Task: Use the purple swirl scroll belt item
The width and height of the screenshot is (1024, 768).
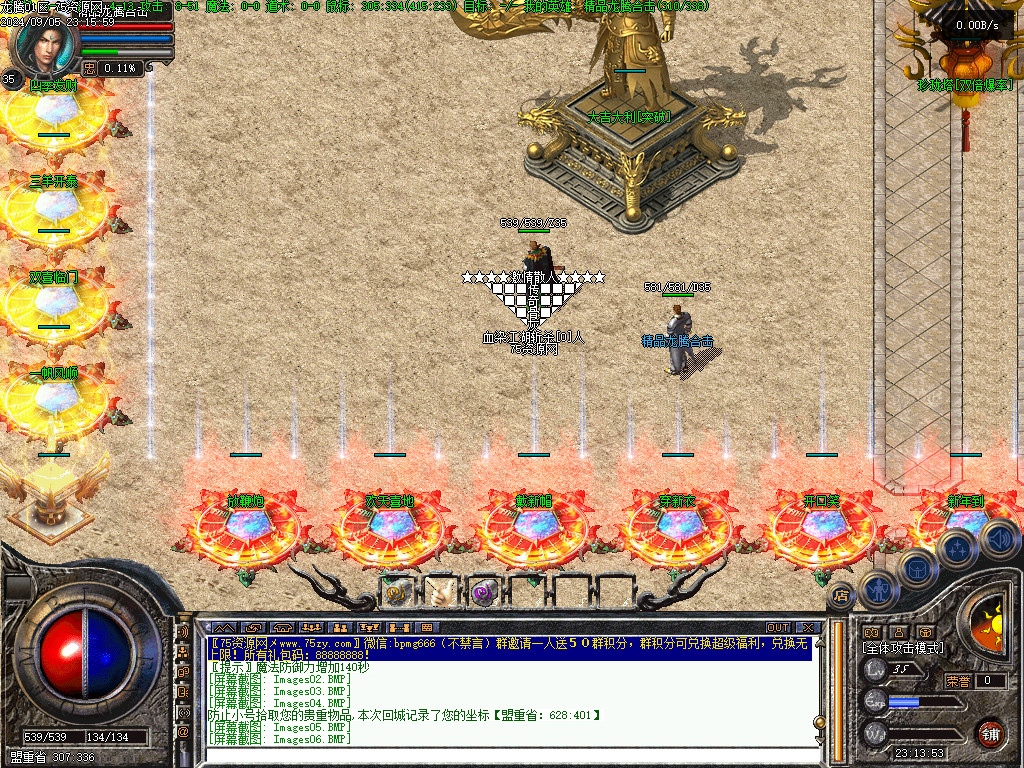Action: coord(484,593)
